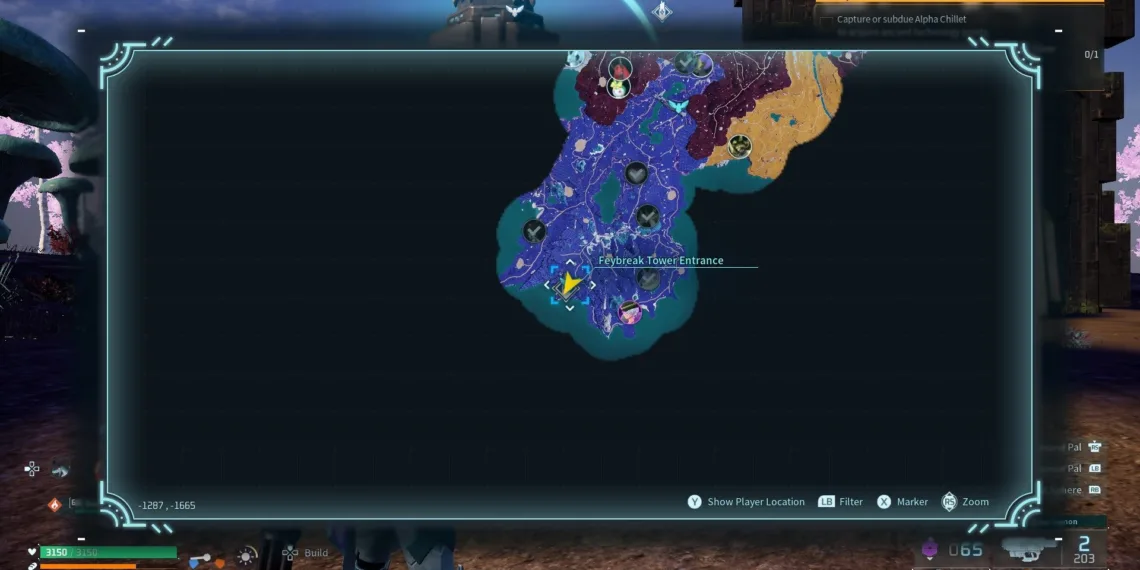1140x570 pixels.
Task: Select the cyan winged fast travel marker
Action: click(678, 105)
